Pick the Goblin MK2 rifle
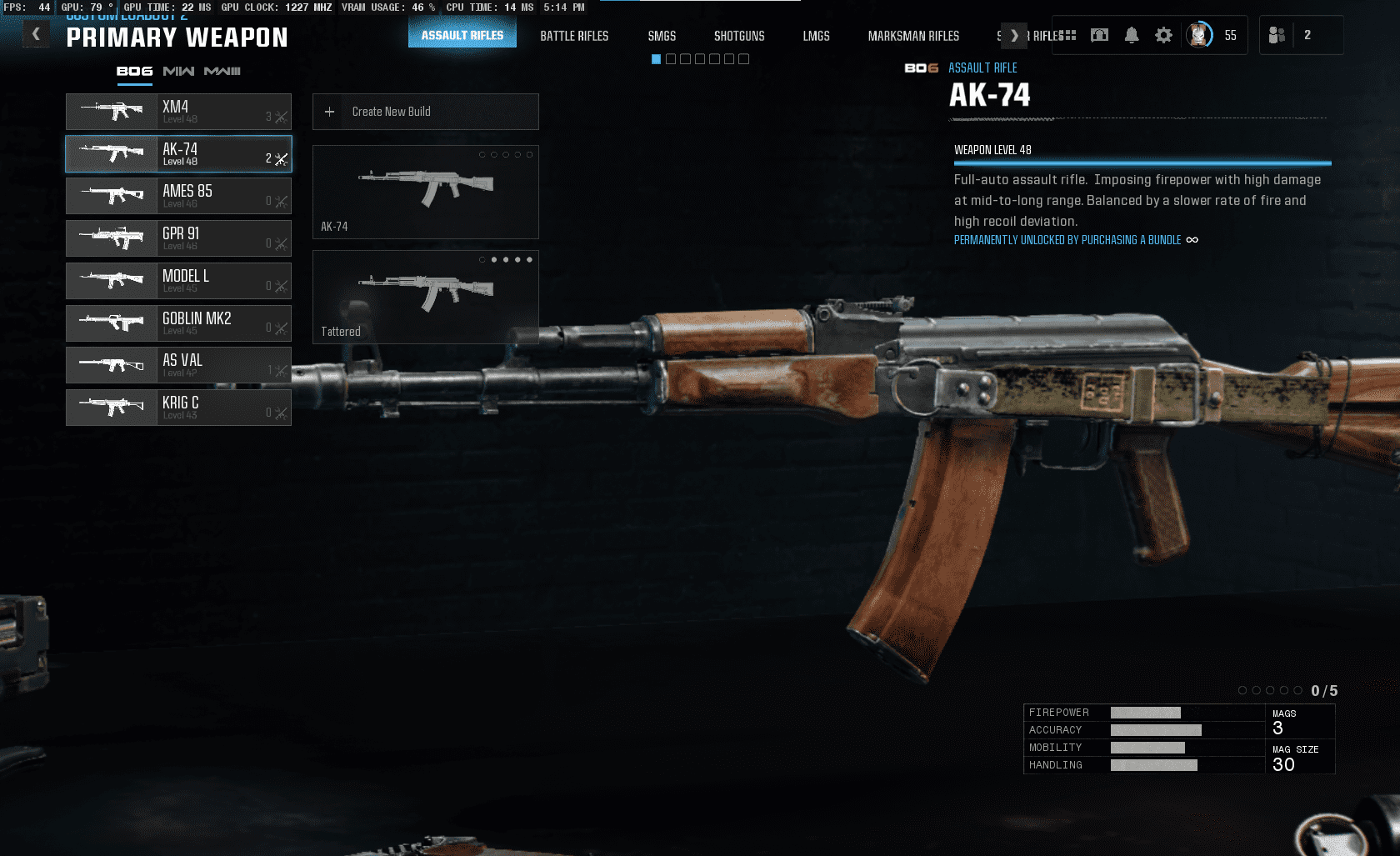1400x856 pixels. (178, 323)
